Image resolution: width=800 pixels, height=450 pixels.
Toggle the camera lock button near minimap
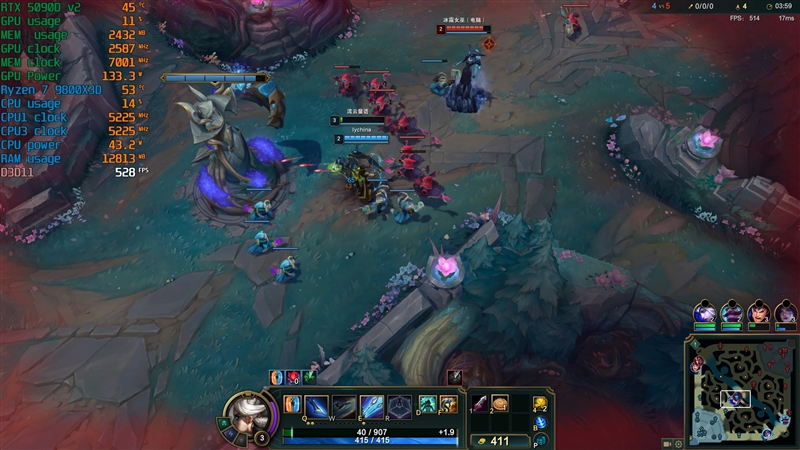[666, 442]
